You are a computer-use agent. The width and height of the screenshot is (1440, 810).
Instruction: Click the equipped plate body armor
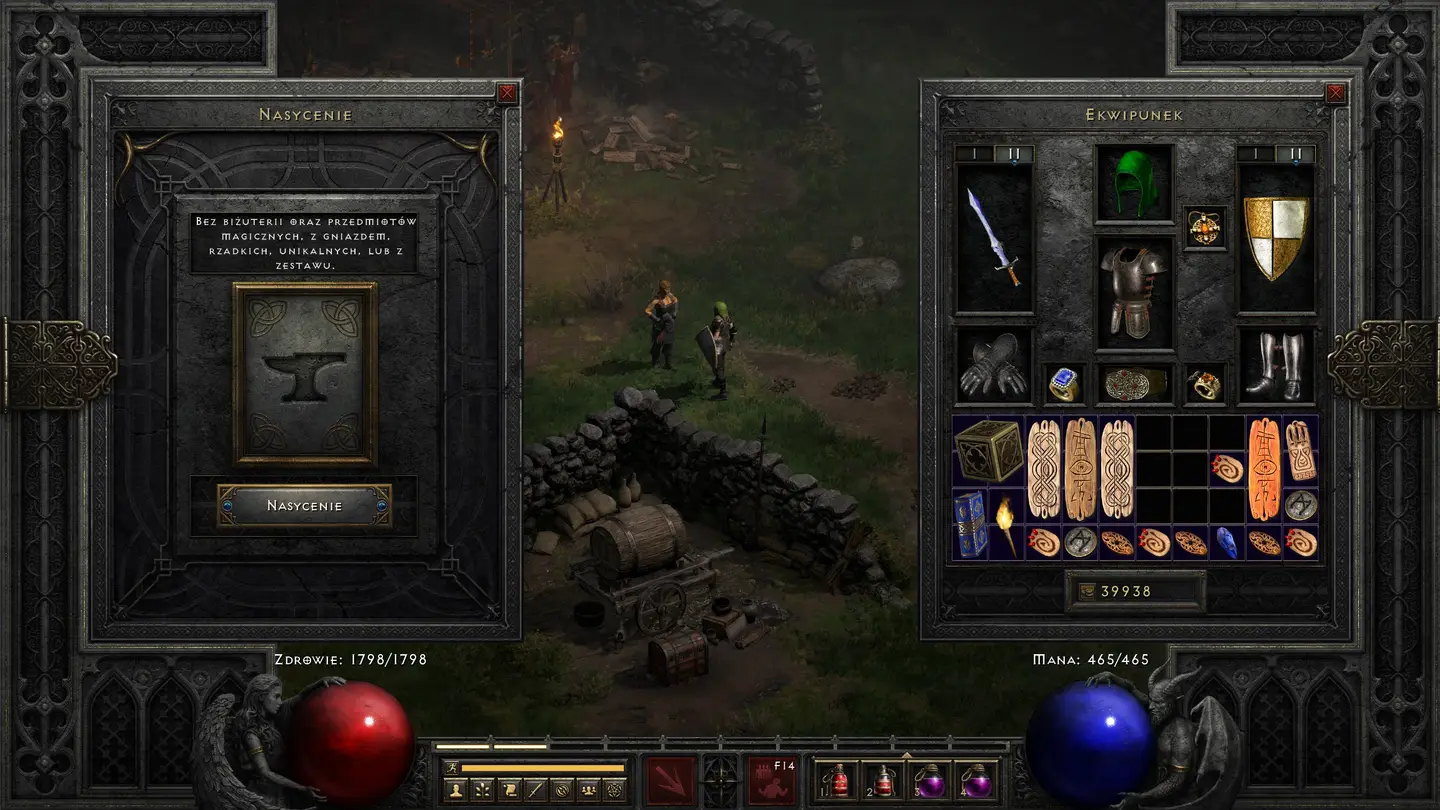(1134, 292)
